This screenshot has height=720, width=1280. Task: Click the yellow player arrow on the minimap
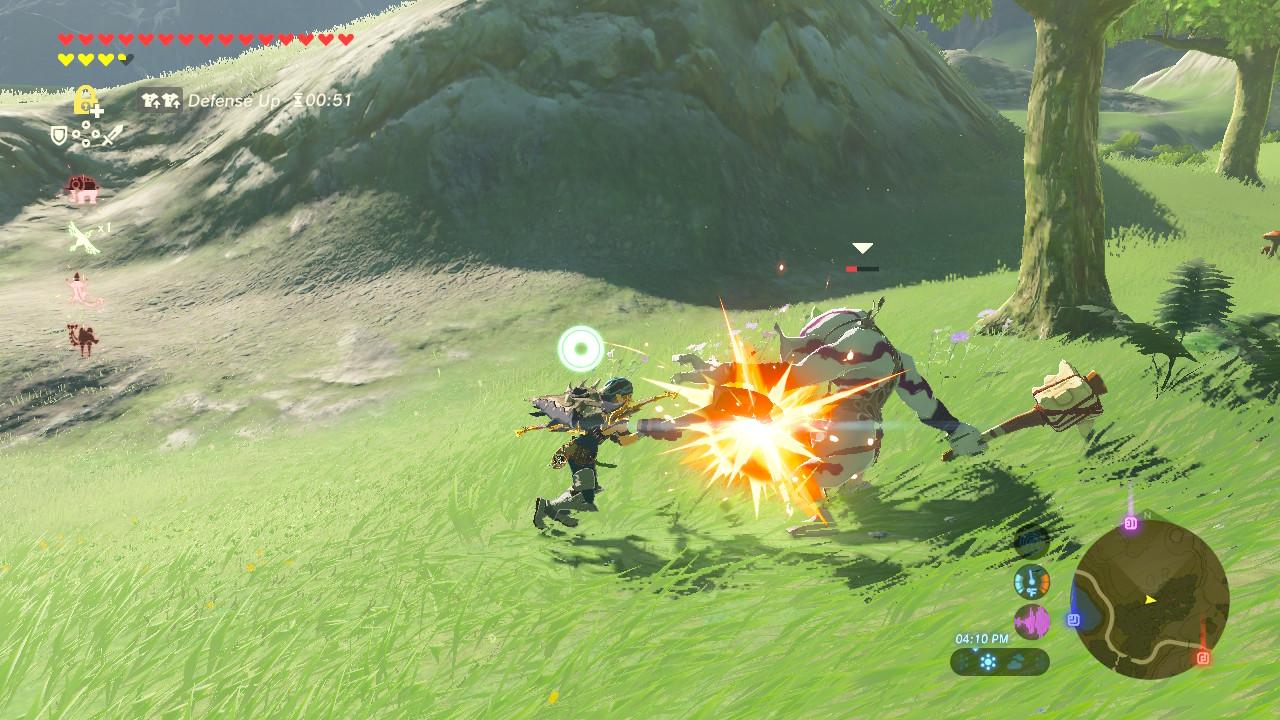click(1150, 600)
